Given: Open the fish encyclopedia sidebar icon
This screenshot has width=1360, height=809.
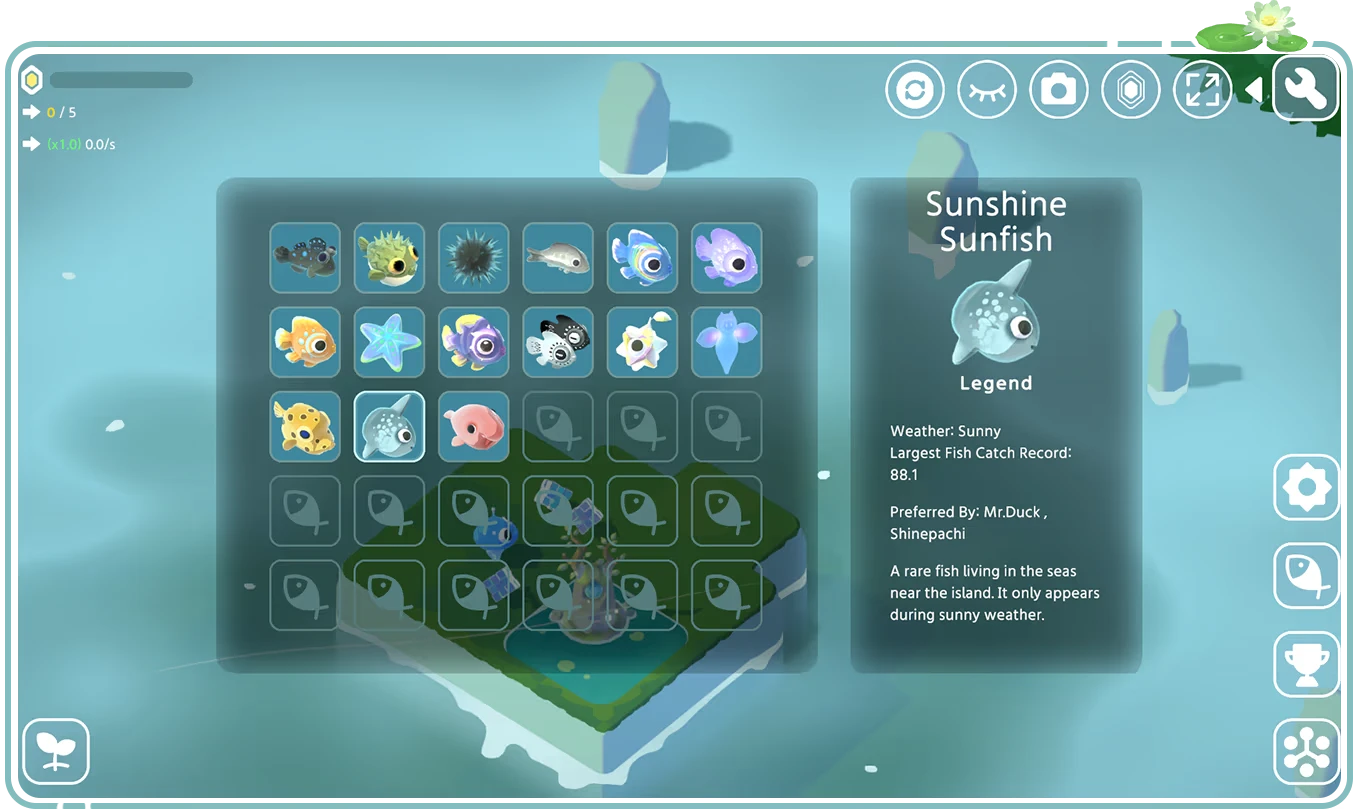Looking at the screenshot, I should click(1307, 577).
